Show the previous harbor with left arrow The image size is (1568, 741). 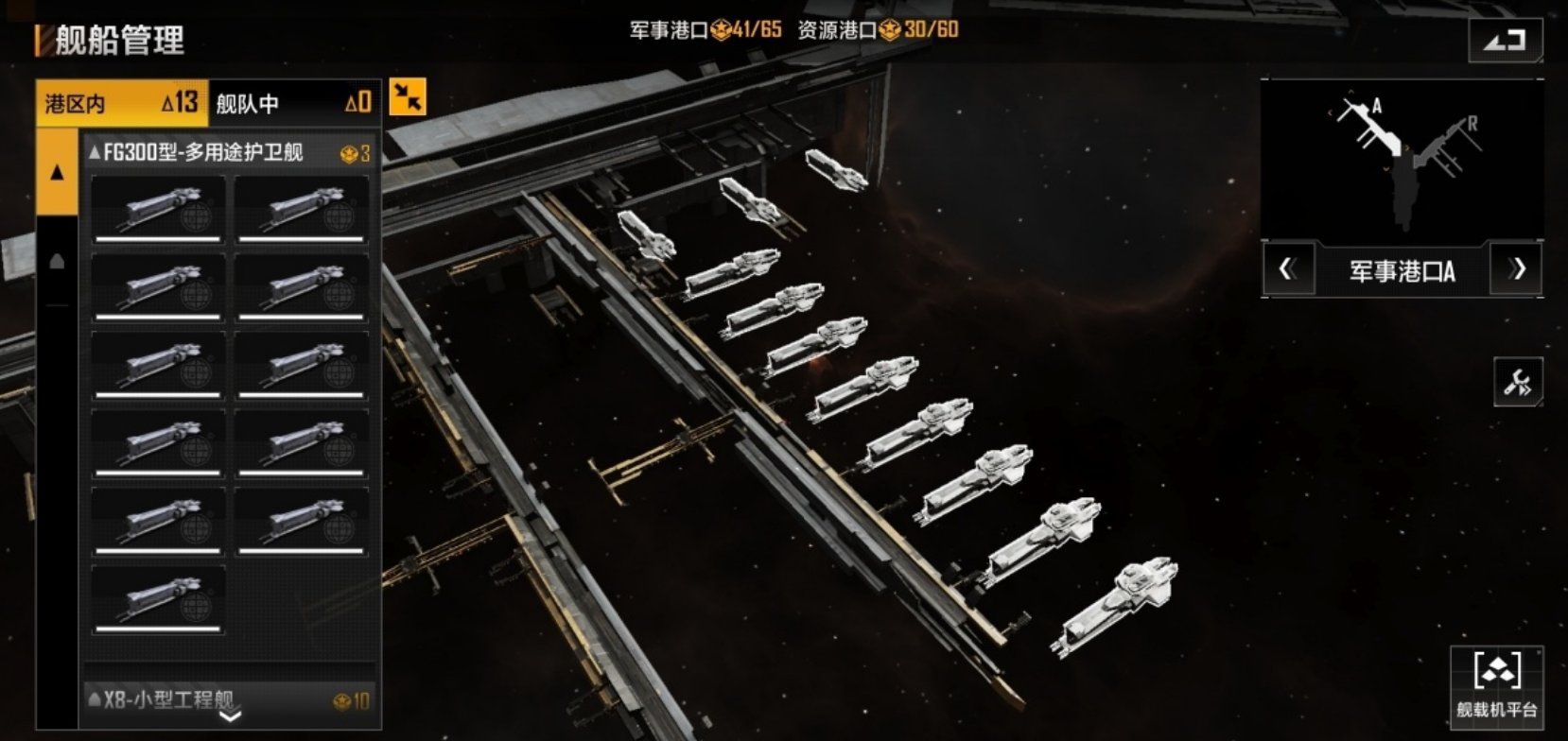pos(1288,270)
